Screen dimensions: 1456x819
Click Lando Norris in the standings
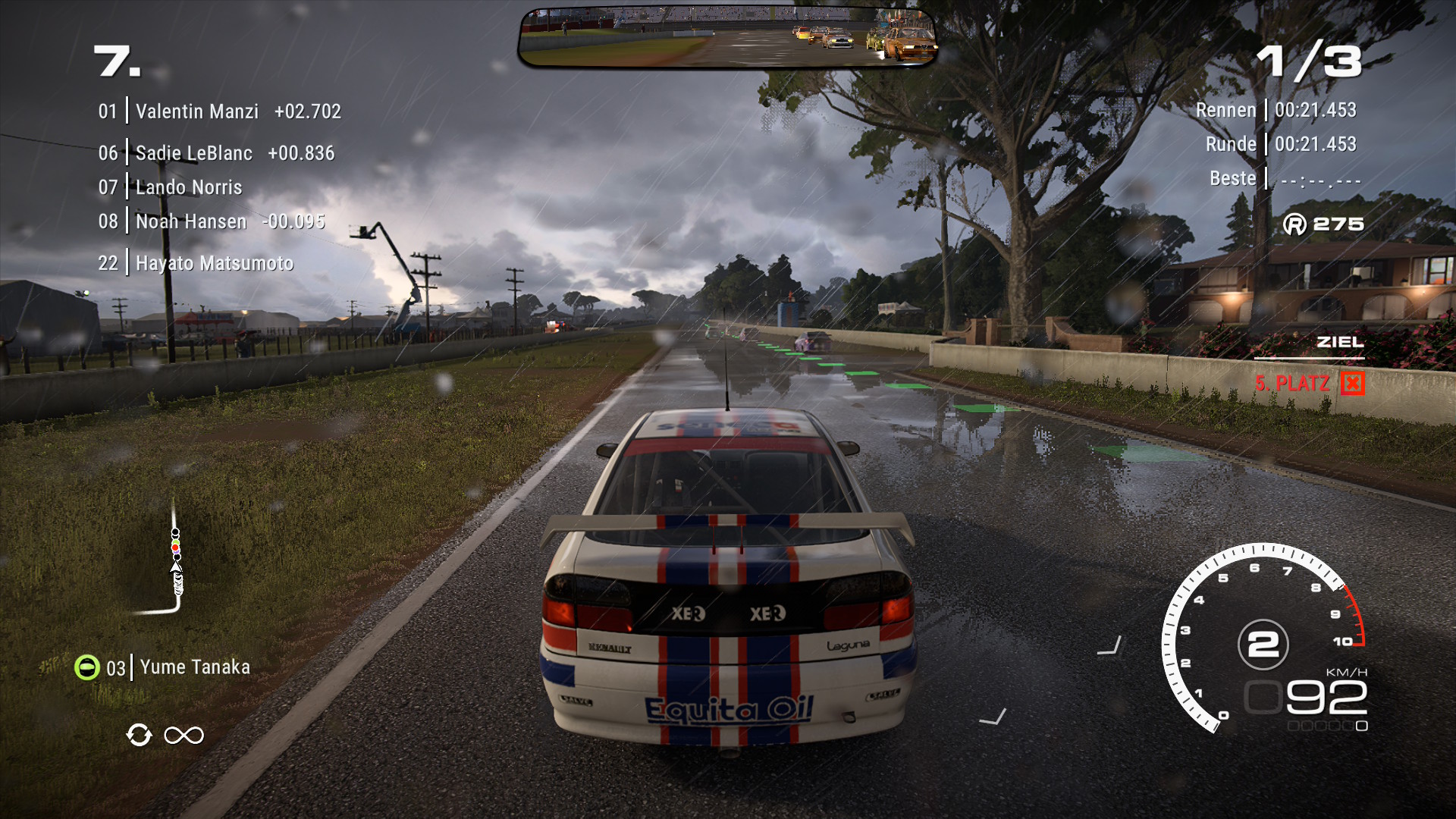click(x=170, y=187)
